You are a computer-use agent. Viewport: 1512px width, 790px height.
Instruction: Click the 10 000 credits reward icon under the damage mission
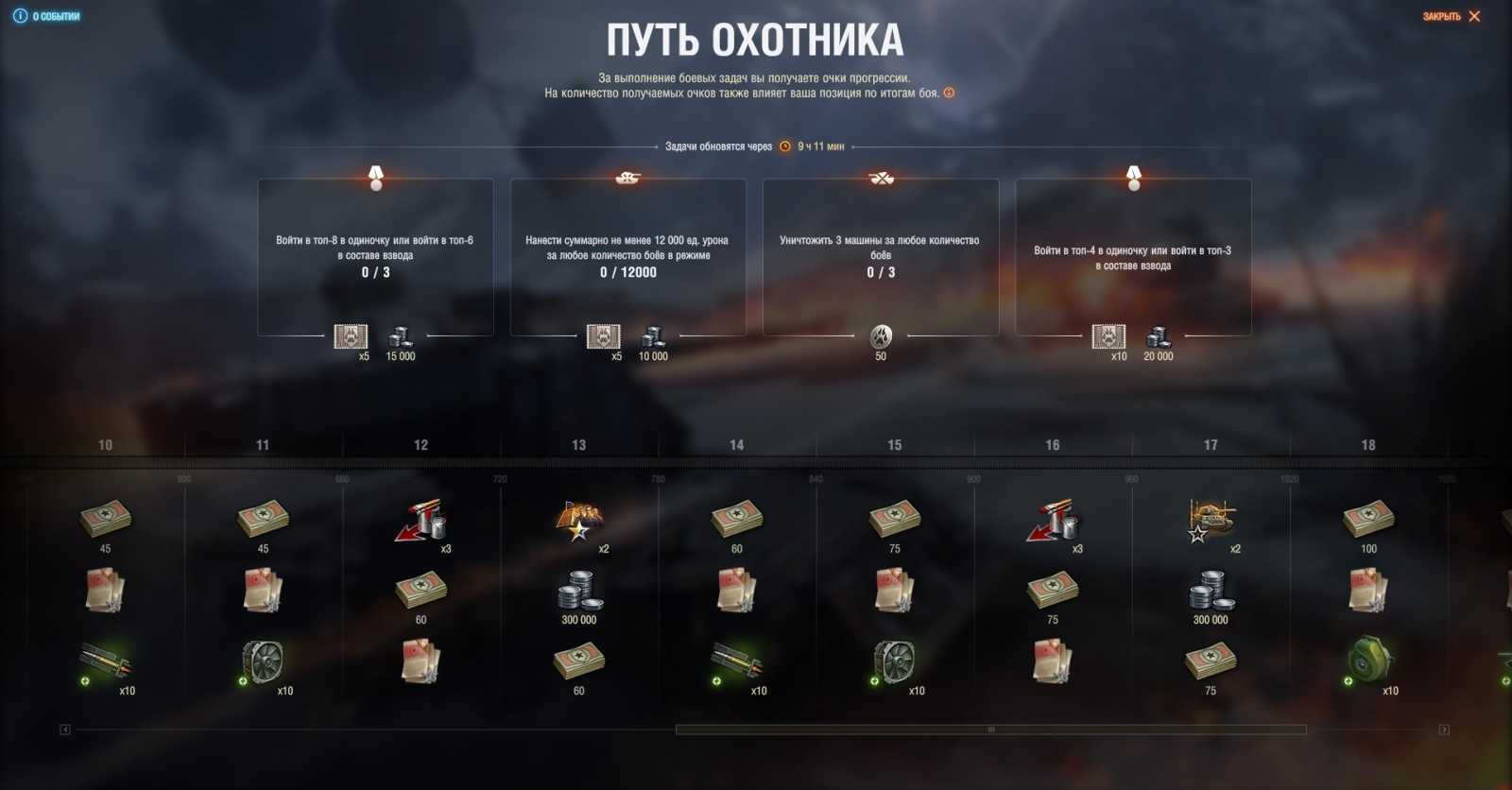(x=654, y=337)
